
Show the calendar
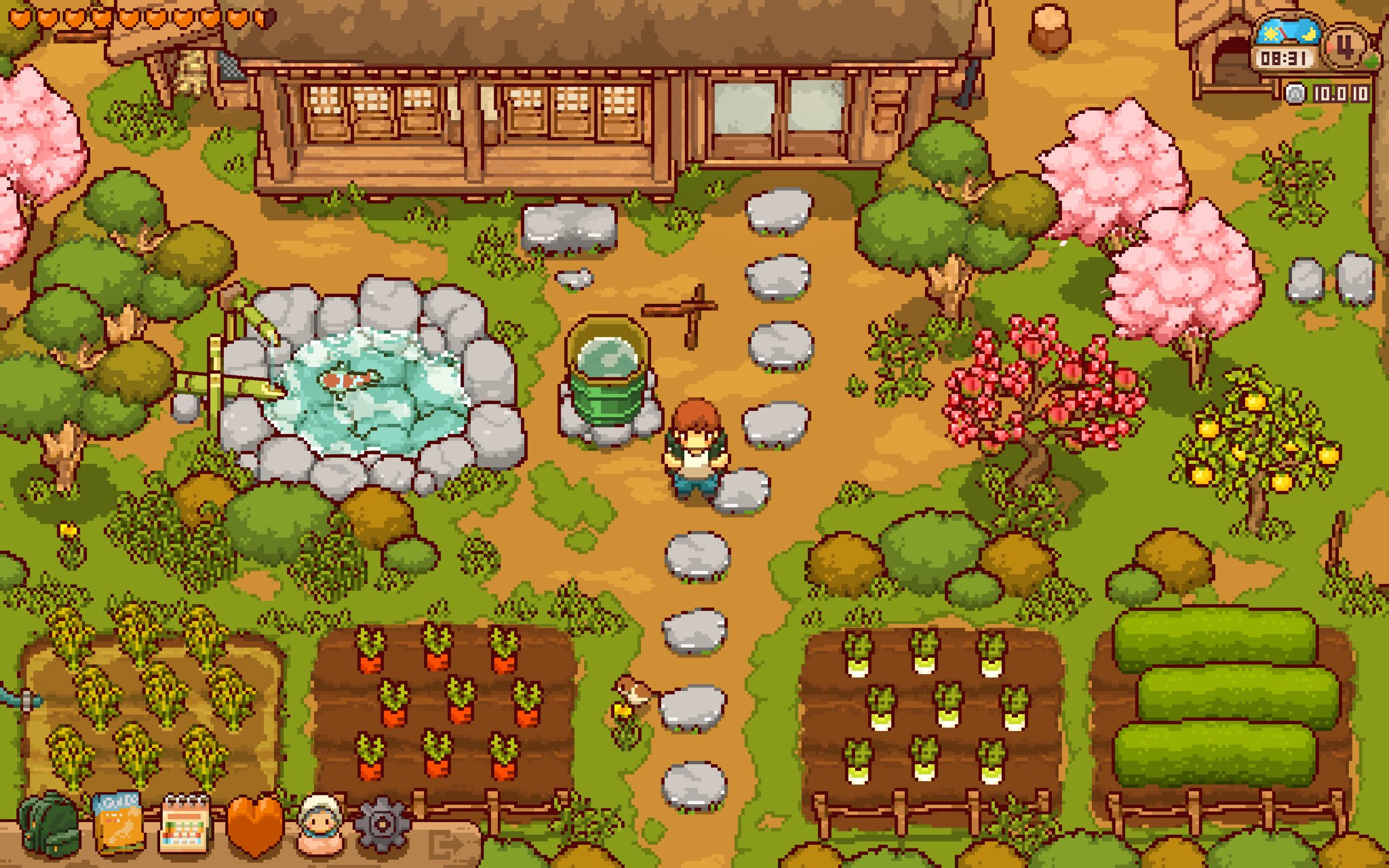coord(184,824)
